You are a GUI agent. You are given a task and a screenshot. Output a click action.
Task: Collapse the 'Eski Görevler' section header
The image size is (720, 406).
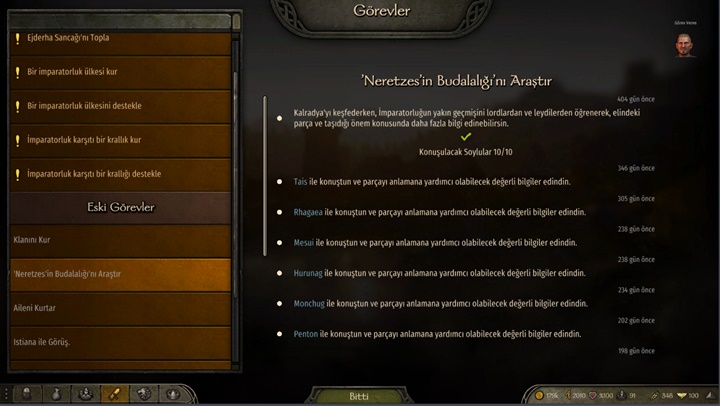(120, 207)
